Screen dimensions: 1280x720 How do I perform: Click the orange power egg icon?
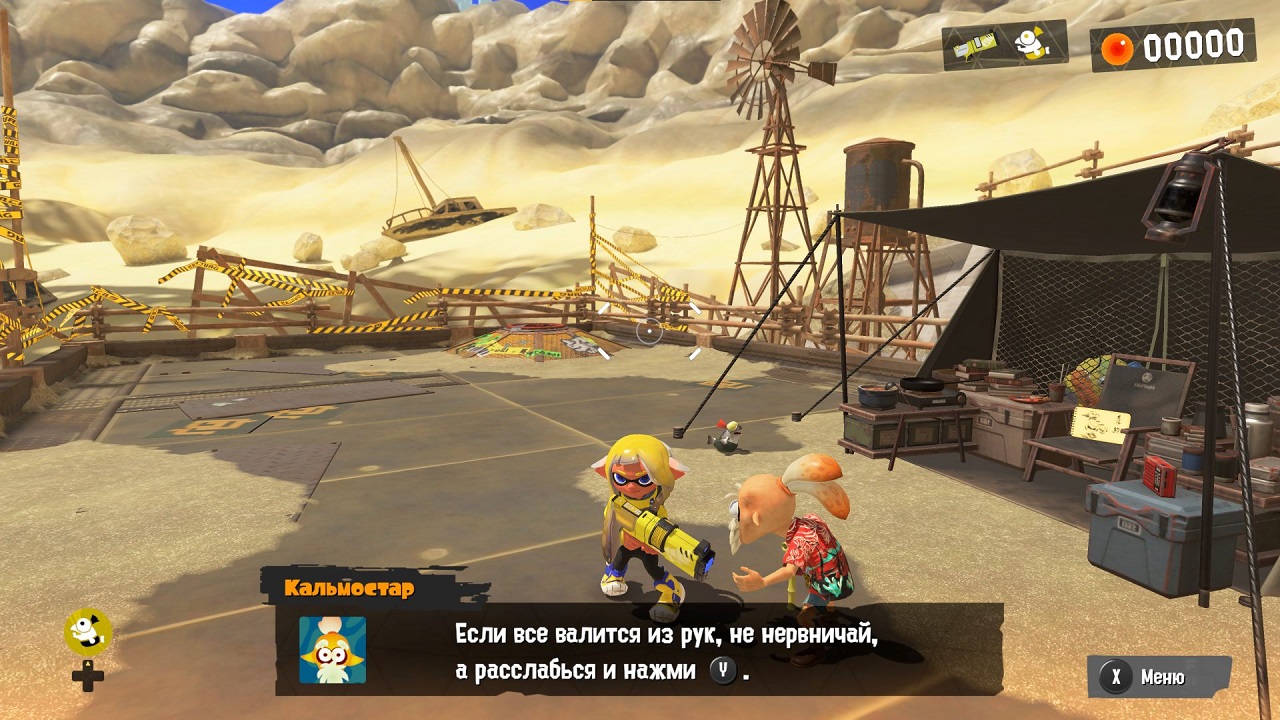point(1118,46)
